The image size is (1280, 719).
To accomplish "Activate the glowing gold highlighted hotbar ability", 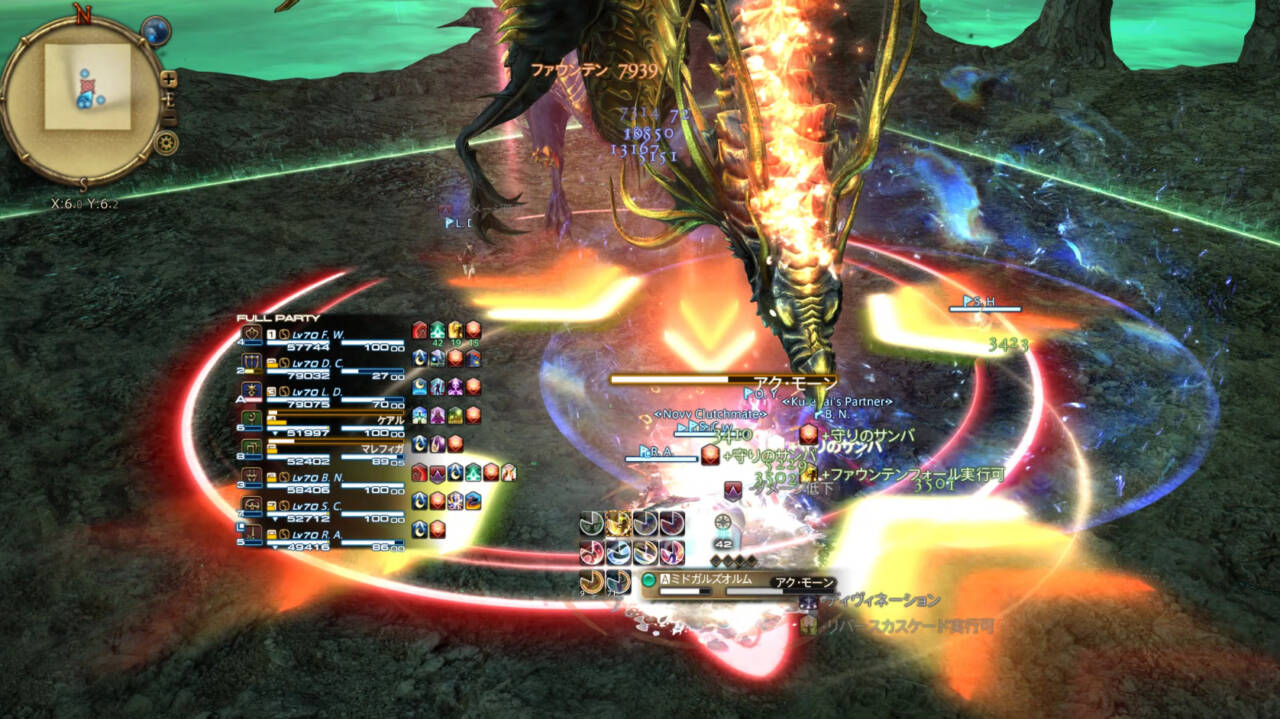I will (619, 524).
